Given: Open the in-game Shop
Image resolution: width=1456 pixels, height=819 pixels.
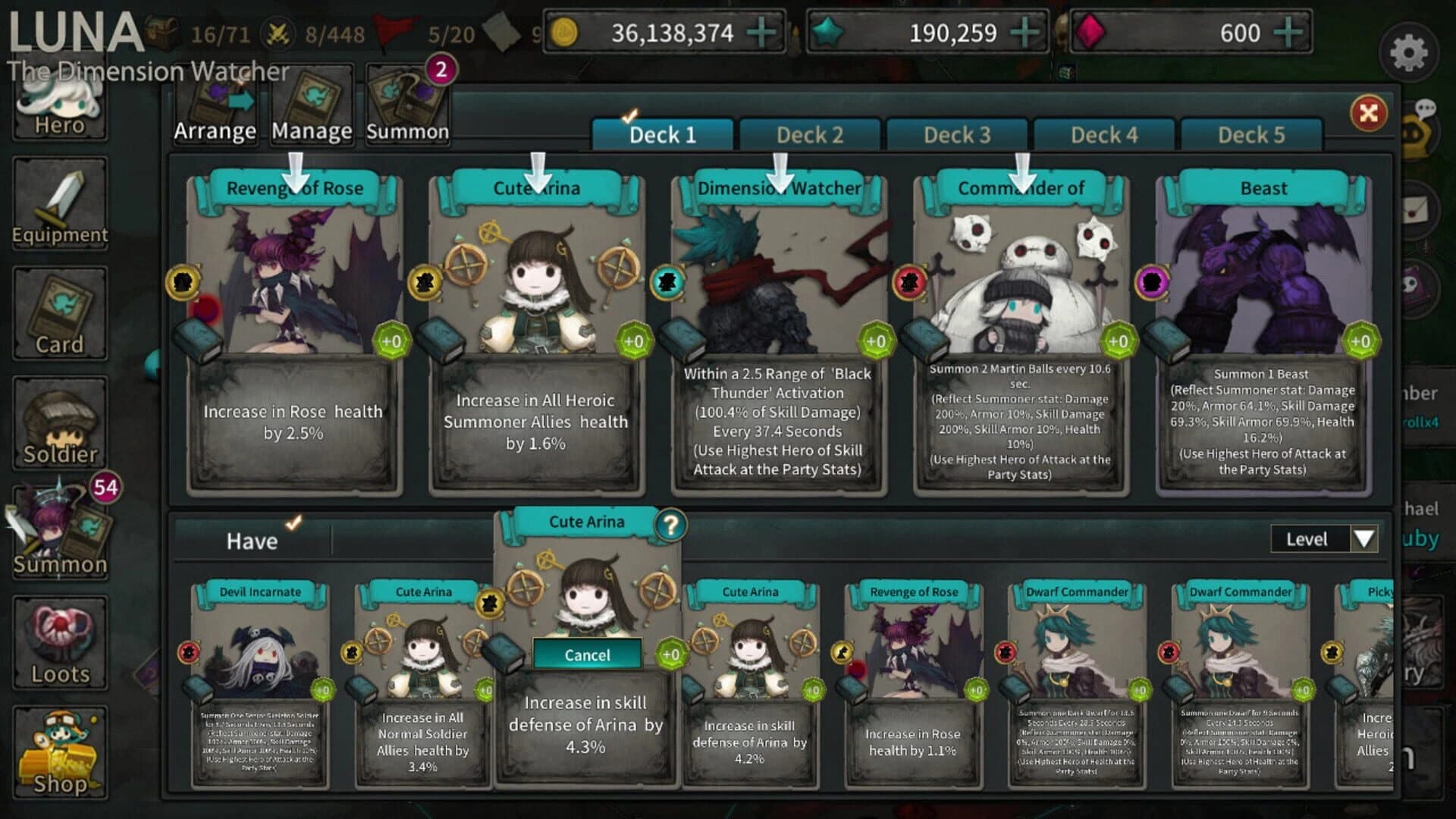Looking at the screenshot, I should pyautogui.click(x=61, y=751).
